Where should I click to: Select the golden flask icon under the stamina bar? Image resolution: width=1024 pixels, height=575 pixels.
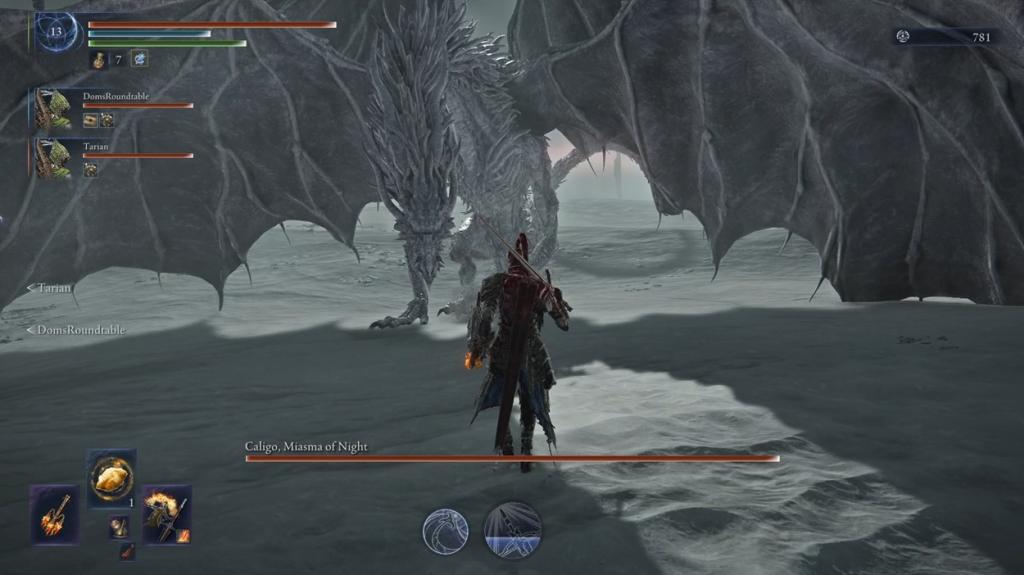(99, 60)
